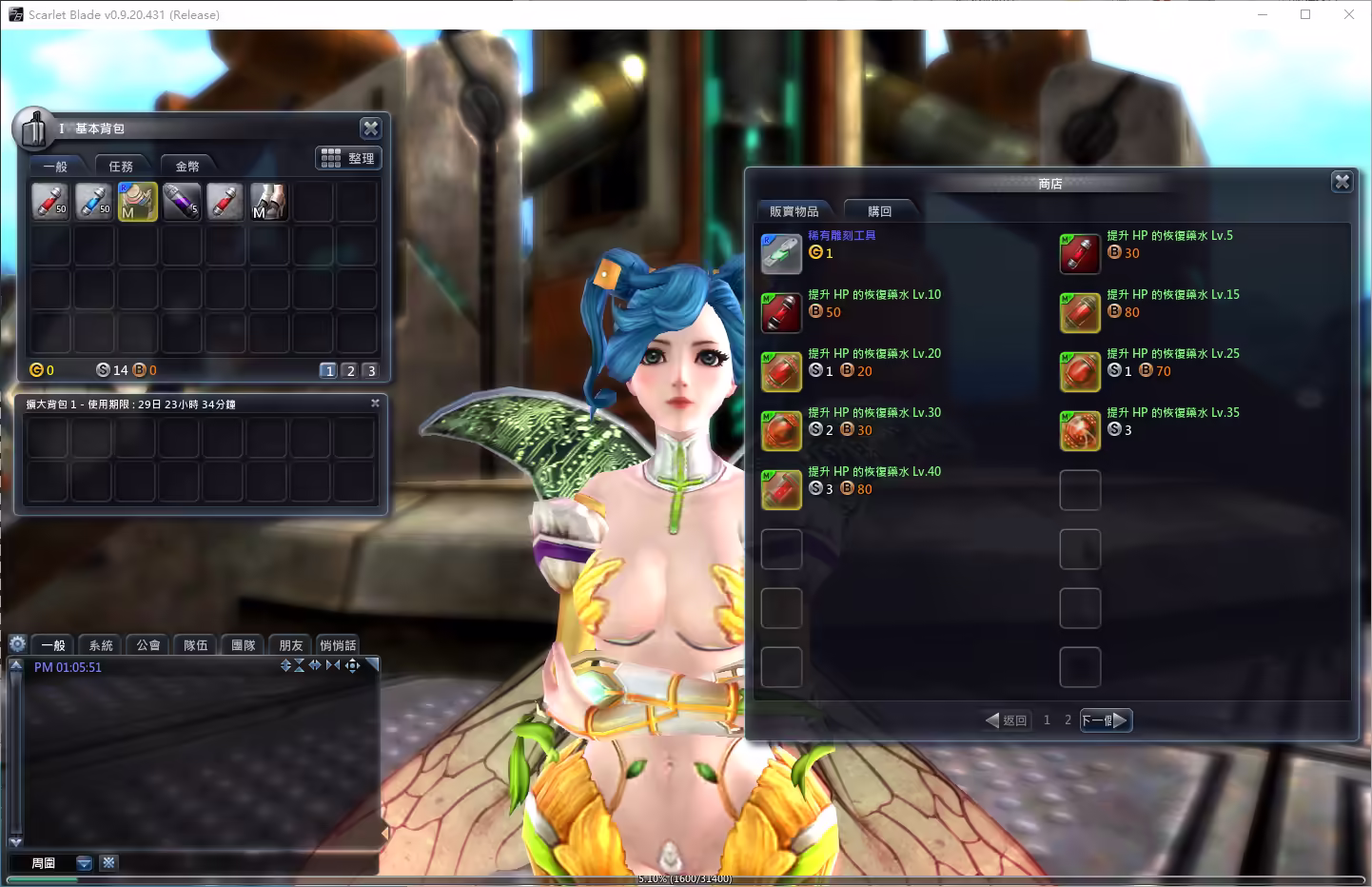Viewport: 1372px width, 887px height.
Task: Select HP recovery potion Lv.5
Action: tap(1080, 254)
